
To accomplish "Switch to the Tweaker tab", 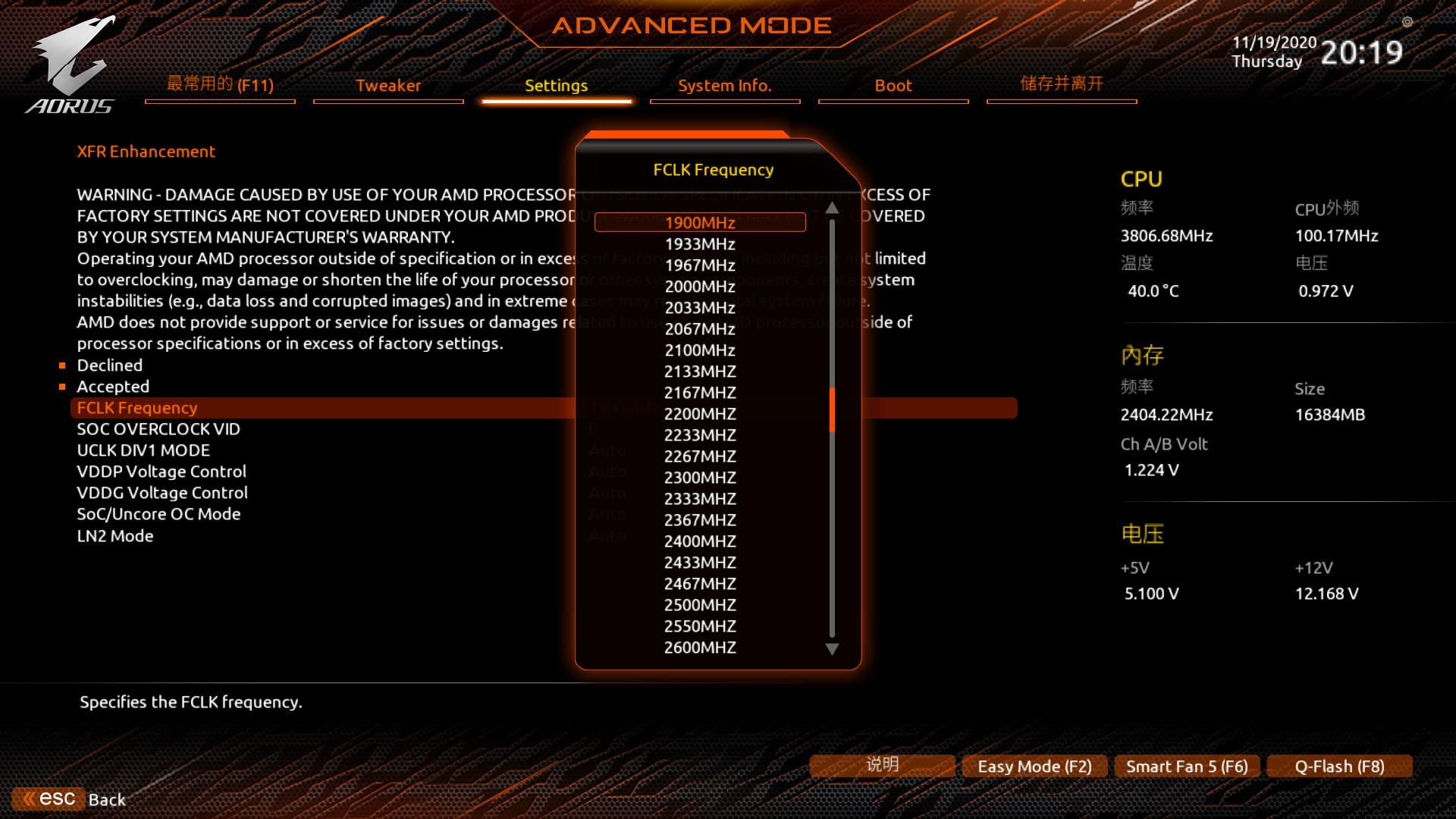I will [388, 86].
